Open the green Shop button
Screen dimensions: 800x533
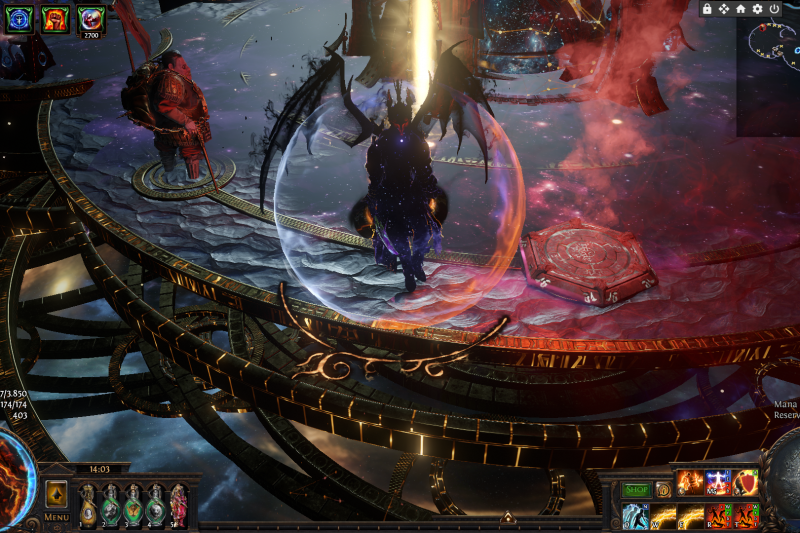point(636,490)
